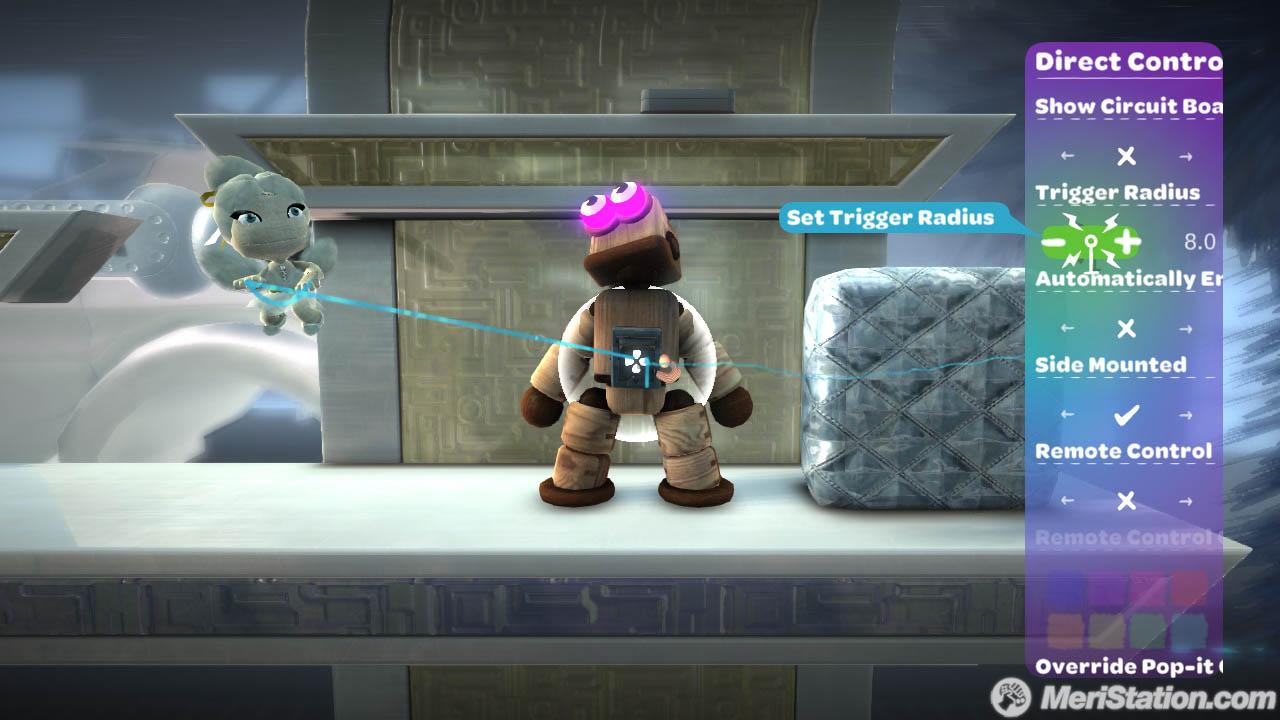Decrease Trigger Radius with the minus button
Viewport: 1280px width, 720px height.
coord(1056,241)
